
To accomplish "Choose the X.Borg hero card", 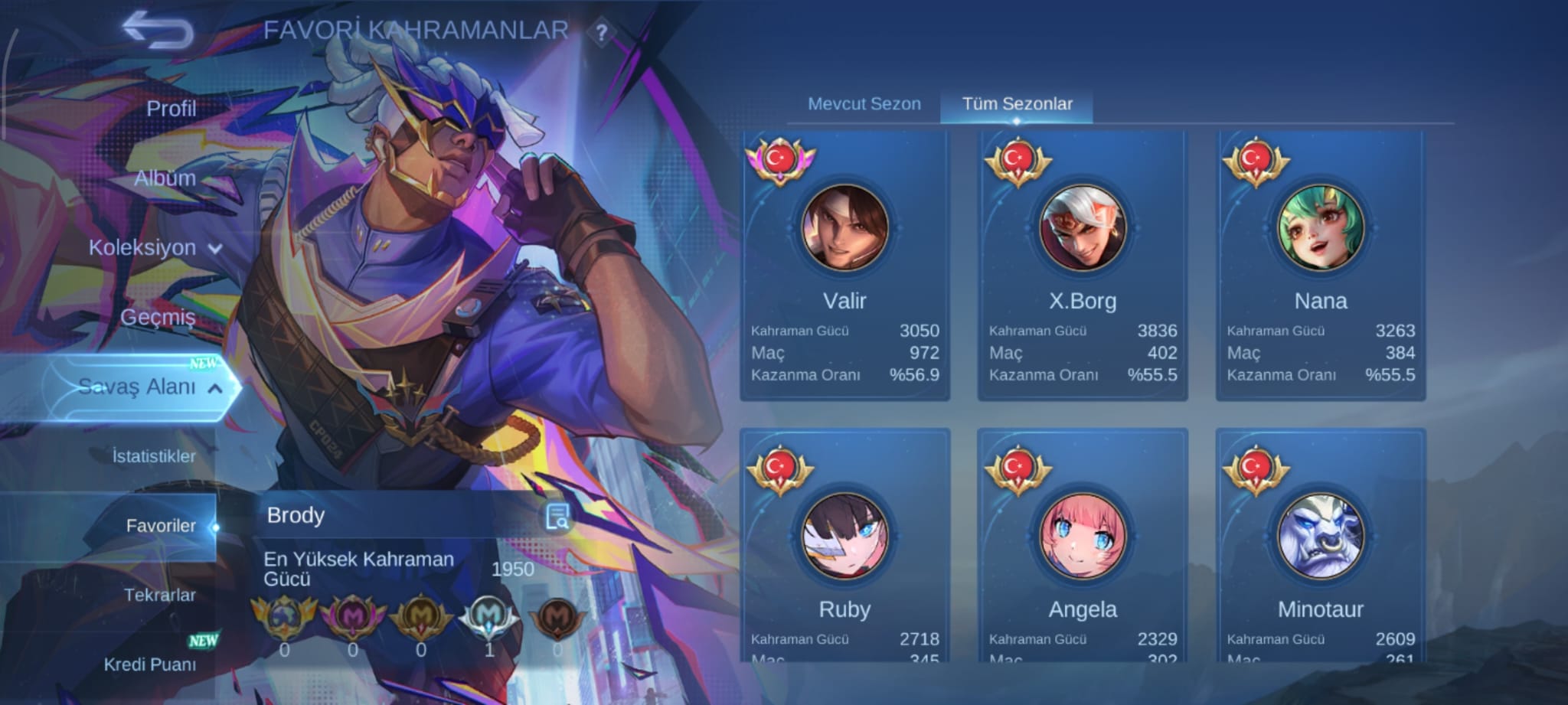I will click(x=1083, y=264).
